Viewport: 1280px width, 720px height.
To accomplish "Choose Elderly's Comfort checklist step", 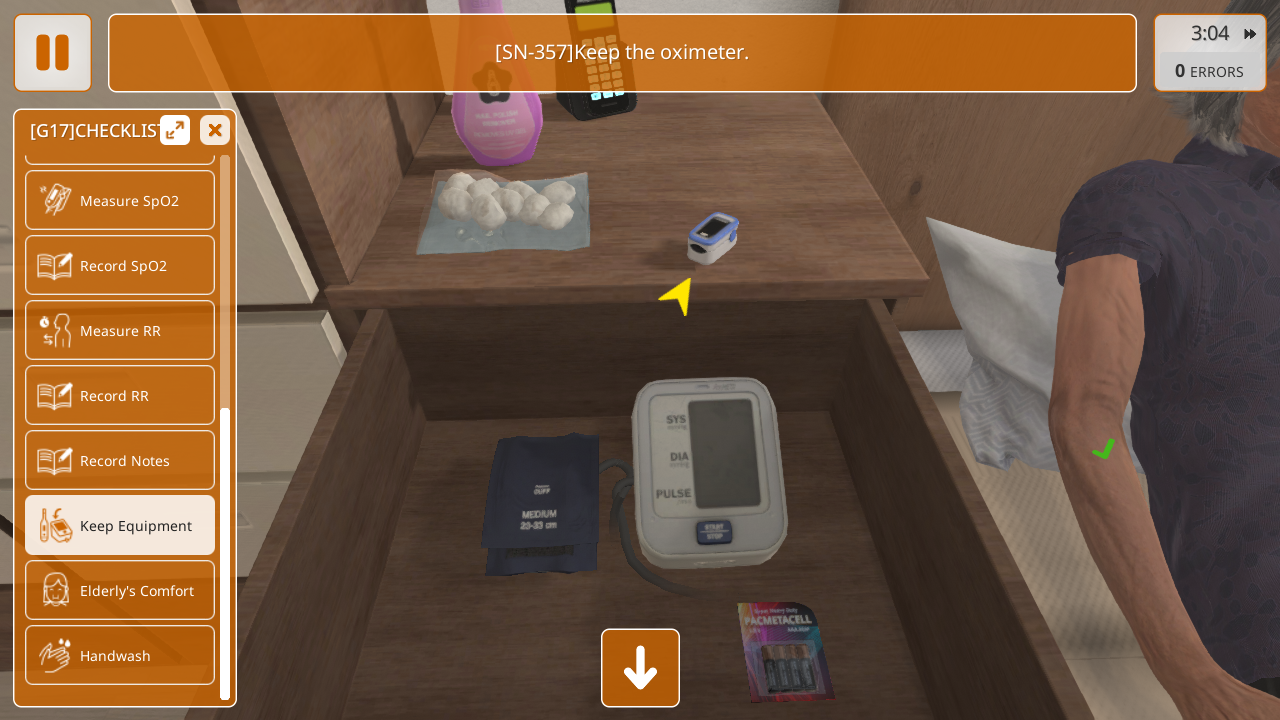I will click(120, 590).
